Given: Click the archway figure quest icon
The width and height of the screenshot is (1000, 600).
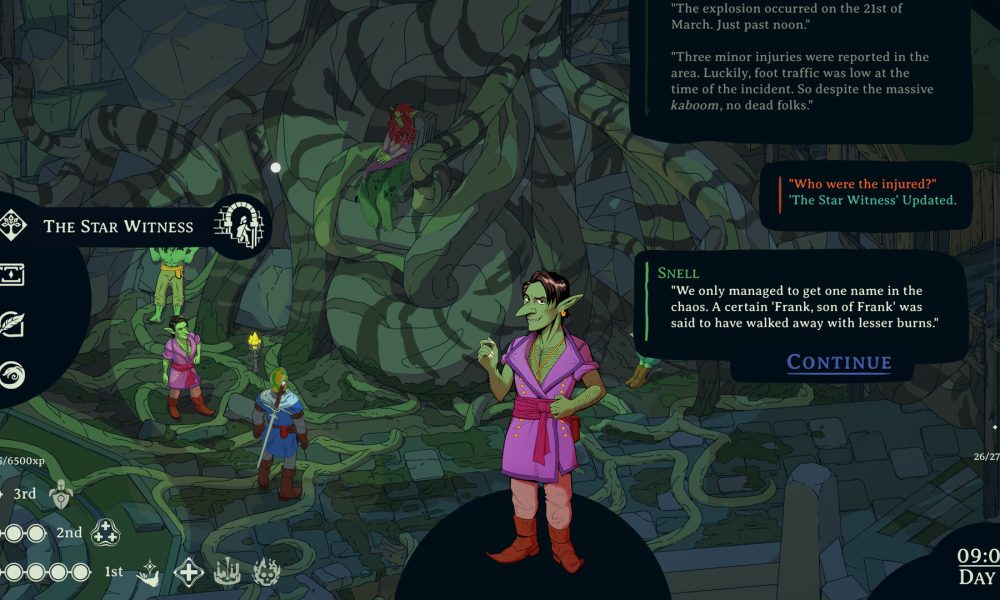Looking at the screenshot, I should (x=240, y=224).
